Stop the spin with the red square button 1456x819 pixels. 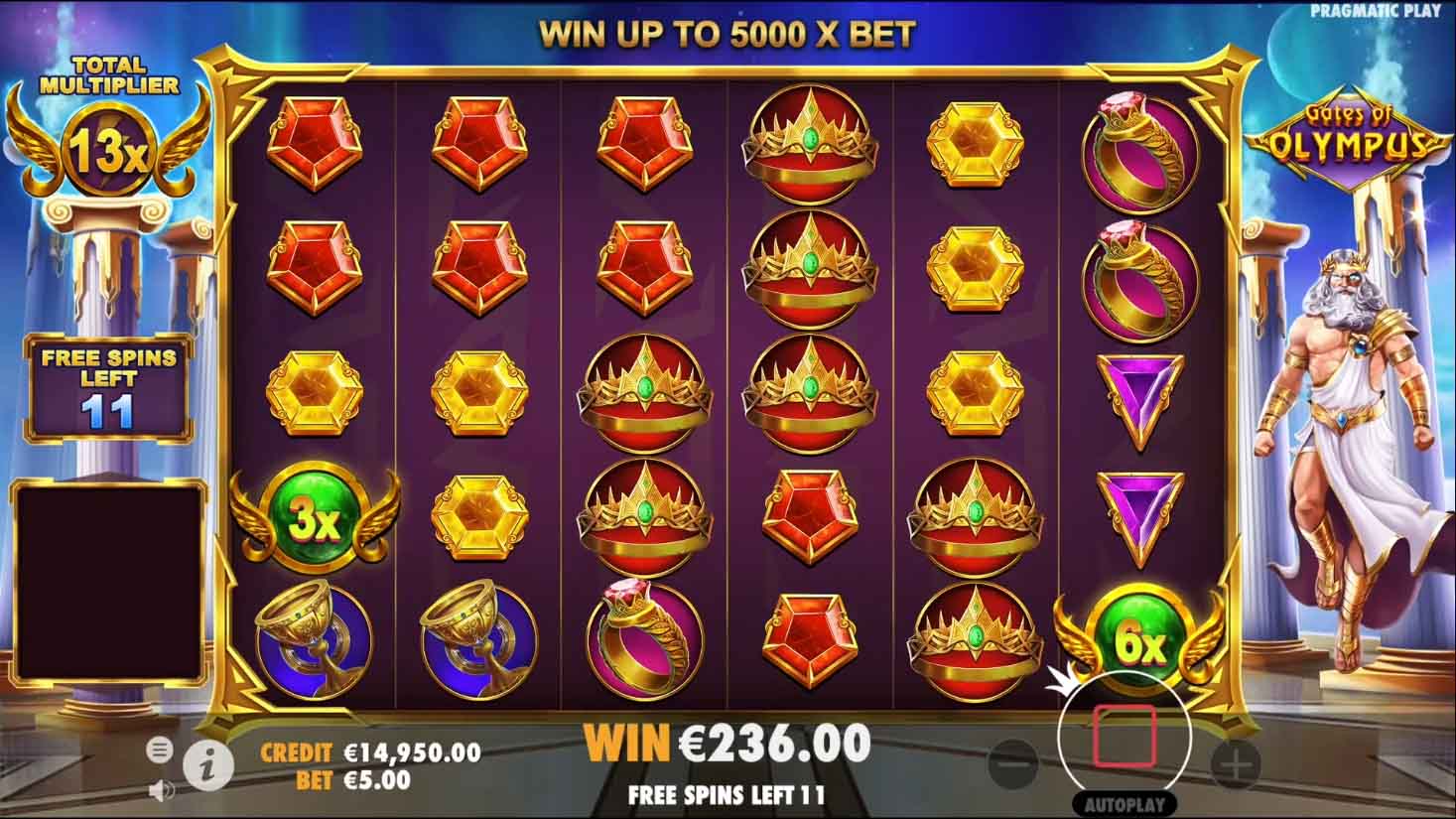[1124, 737]
